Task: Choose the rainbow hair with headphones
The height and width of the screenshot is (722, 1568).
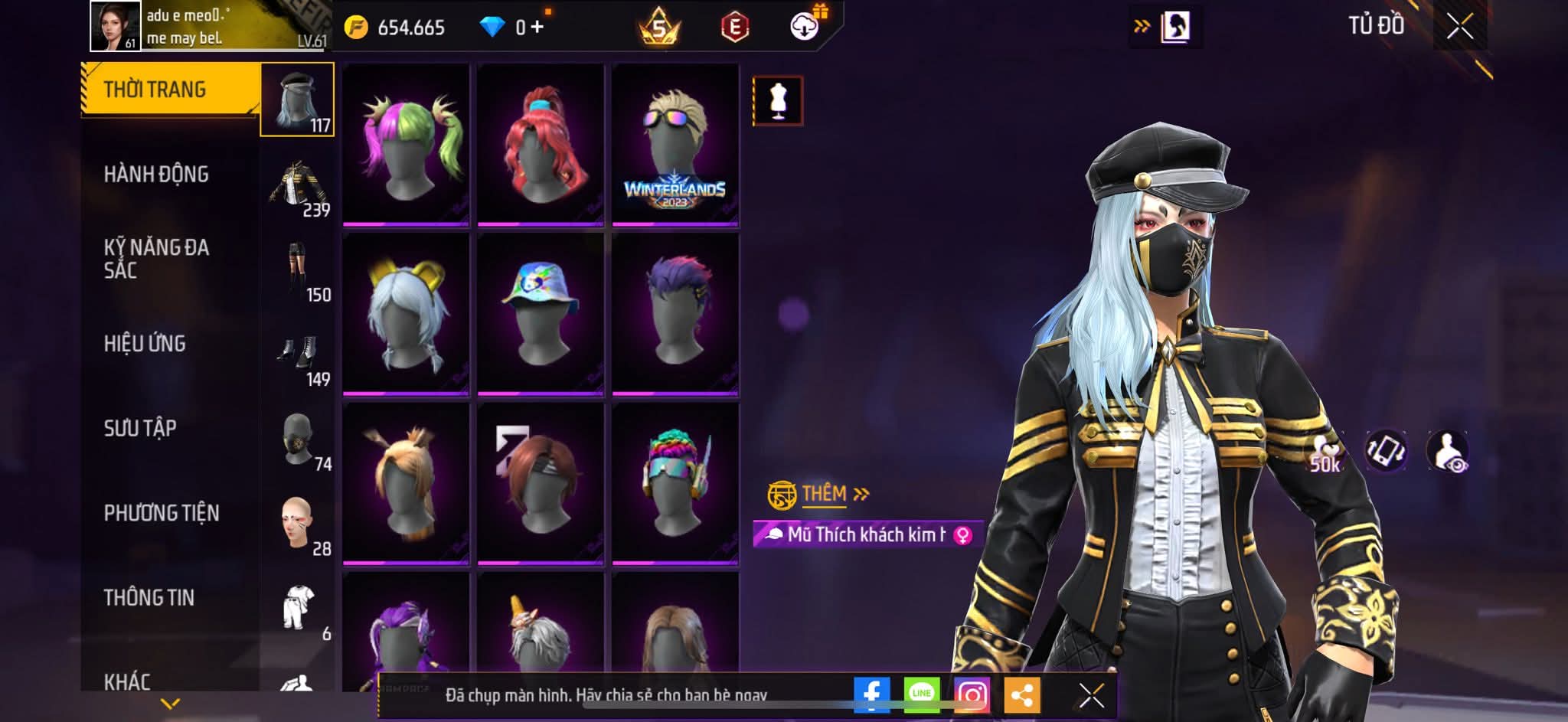Action: pyautogui.click(x=675, y=482)
